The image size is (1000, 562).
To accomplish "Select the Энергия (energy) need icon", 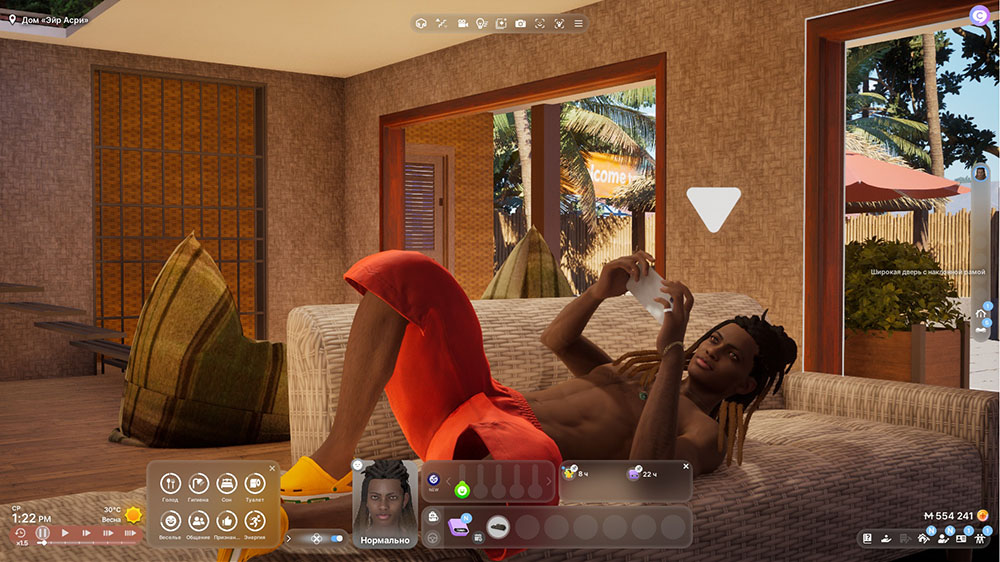I will [254, 521].
